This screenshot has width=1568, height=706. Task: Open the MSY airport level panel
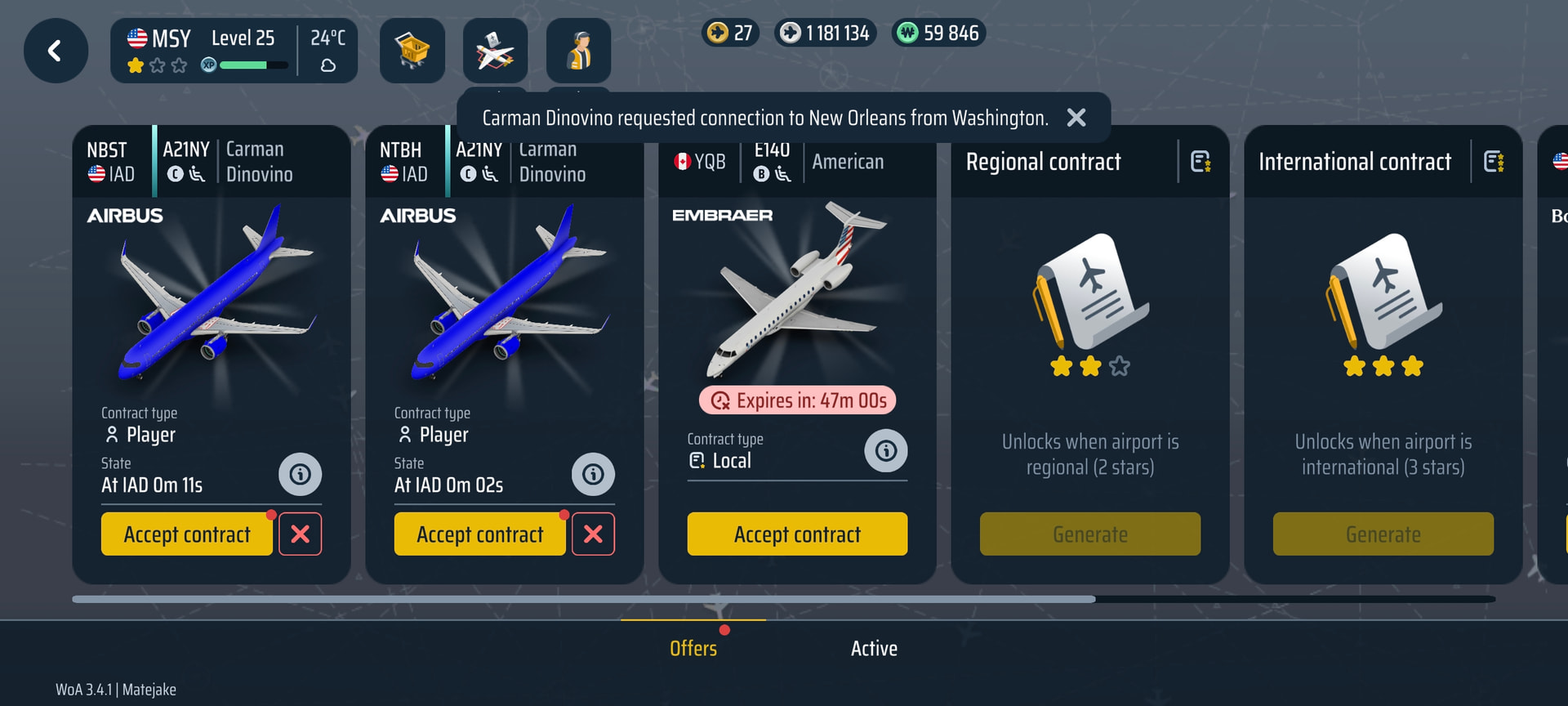point(234,51)
